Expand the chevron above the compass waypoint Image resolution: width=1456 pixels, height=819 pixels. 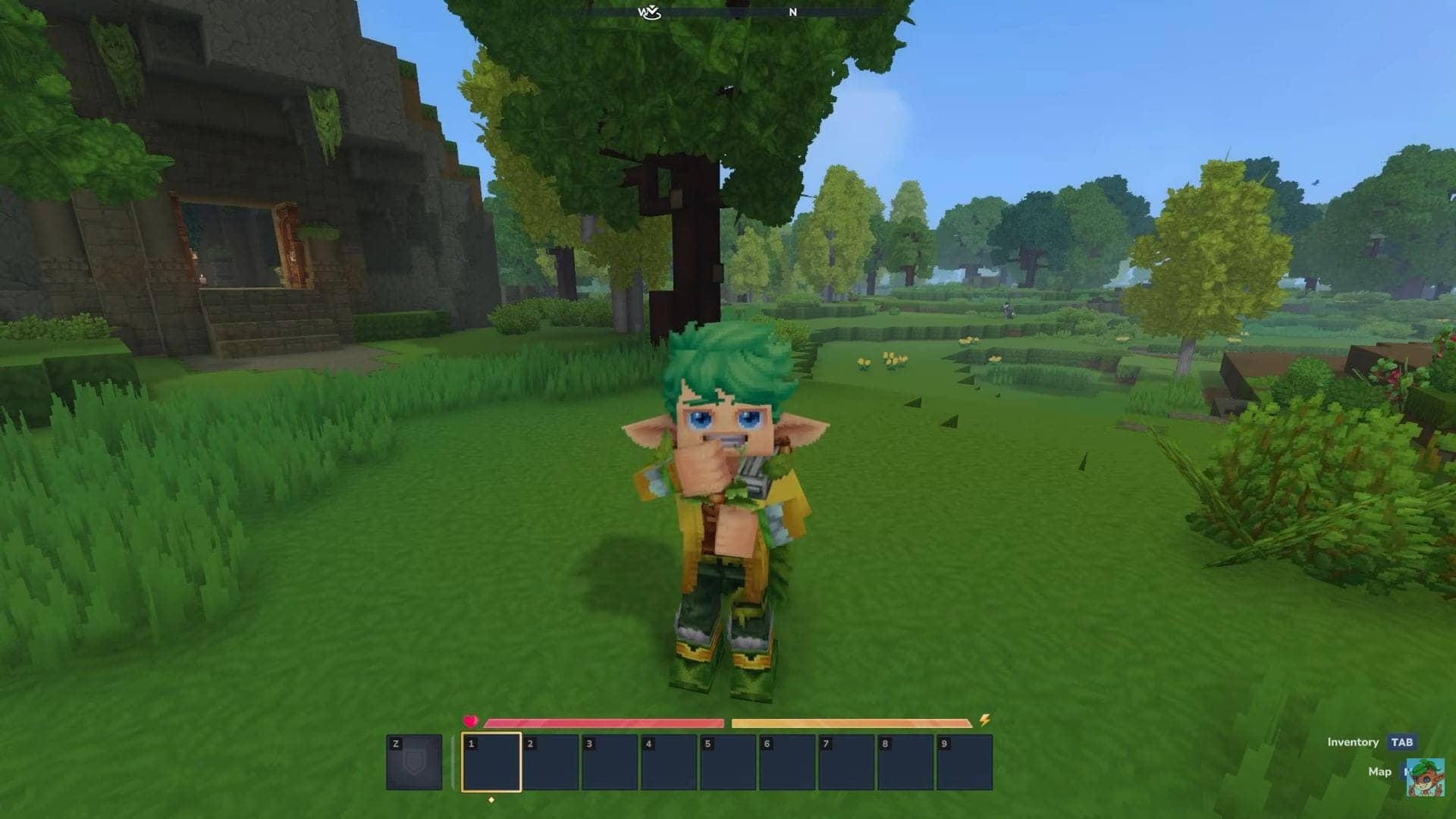652,6
